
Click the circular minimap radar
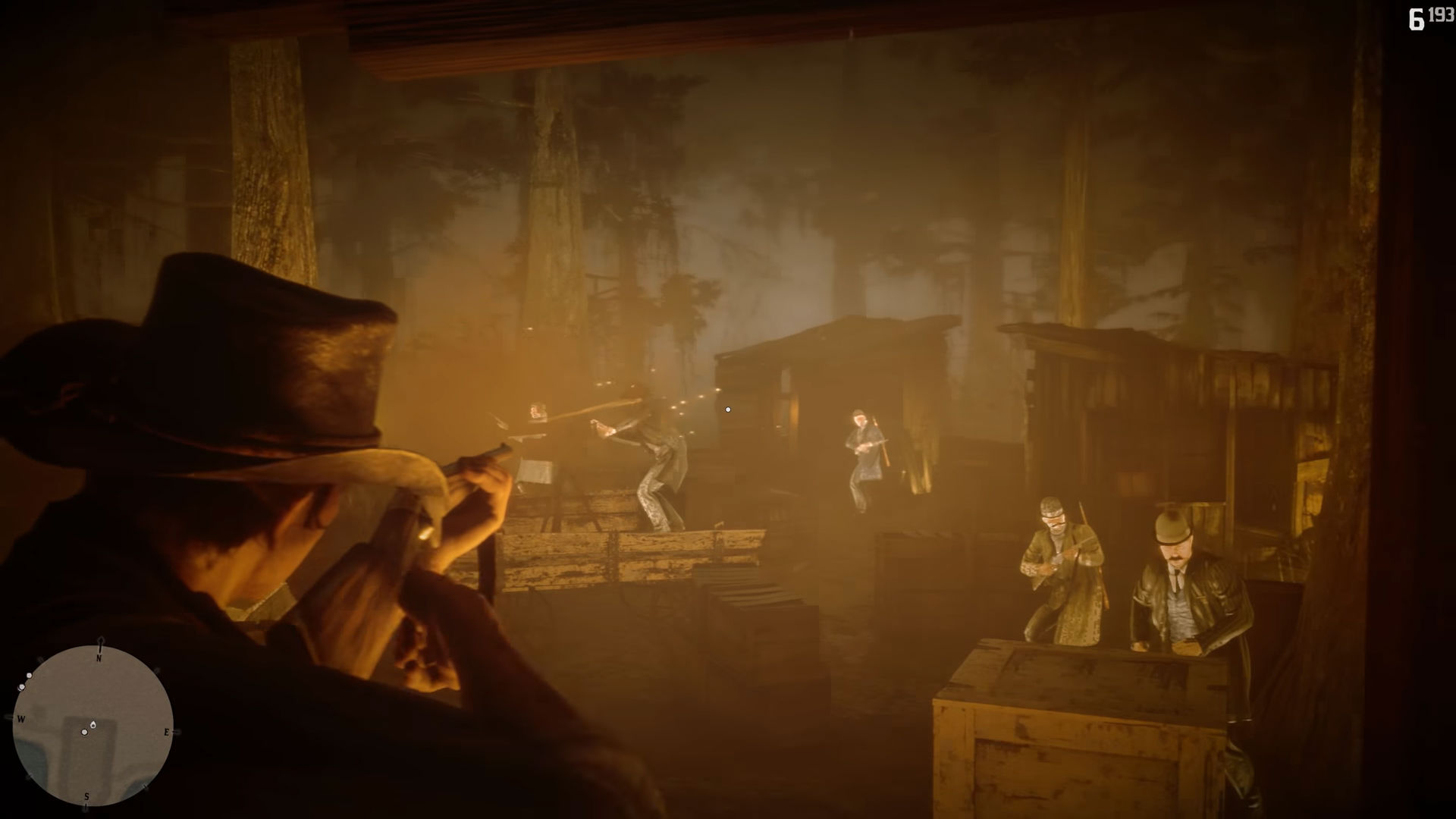[93, 726]
